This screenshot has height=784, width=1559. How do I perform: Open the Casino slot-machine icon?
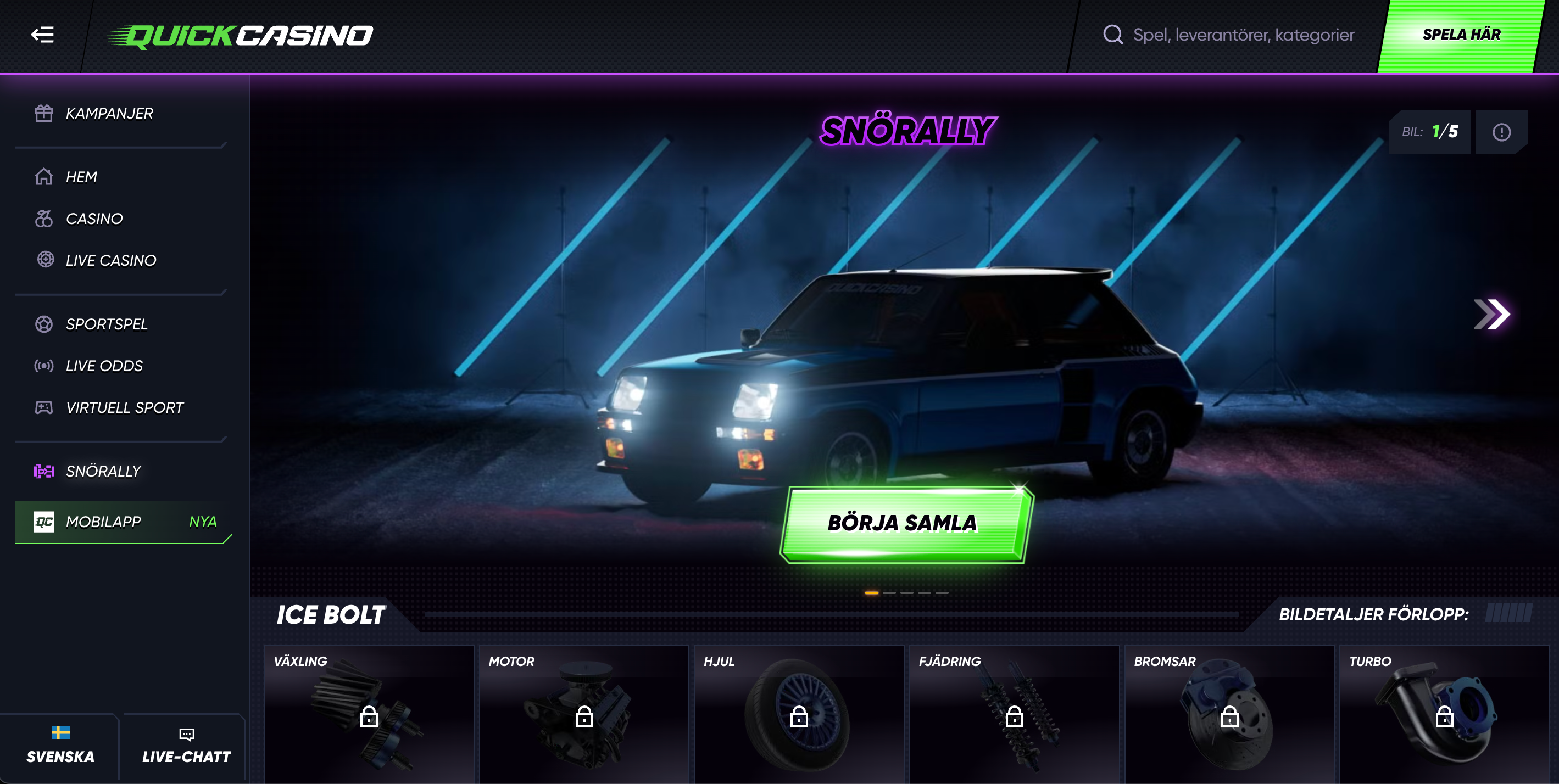tap(43, 219)
